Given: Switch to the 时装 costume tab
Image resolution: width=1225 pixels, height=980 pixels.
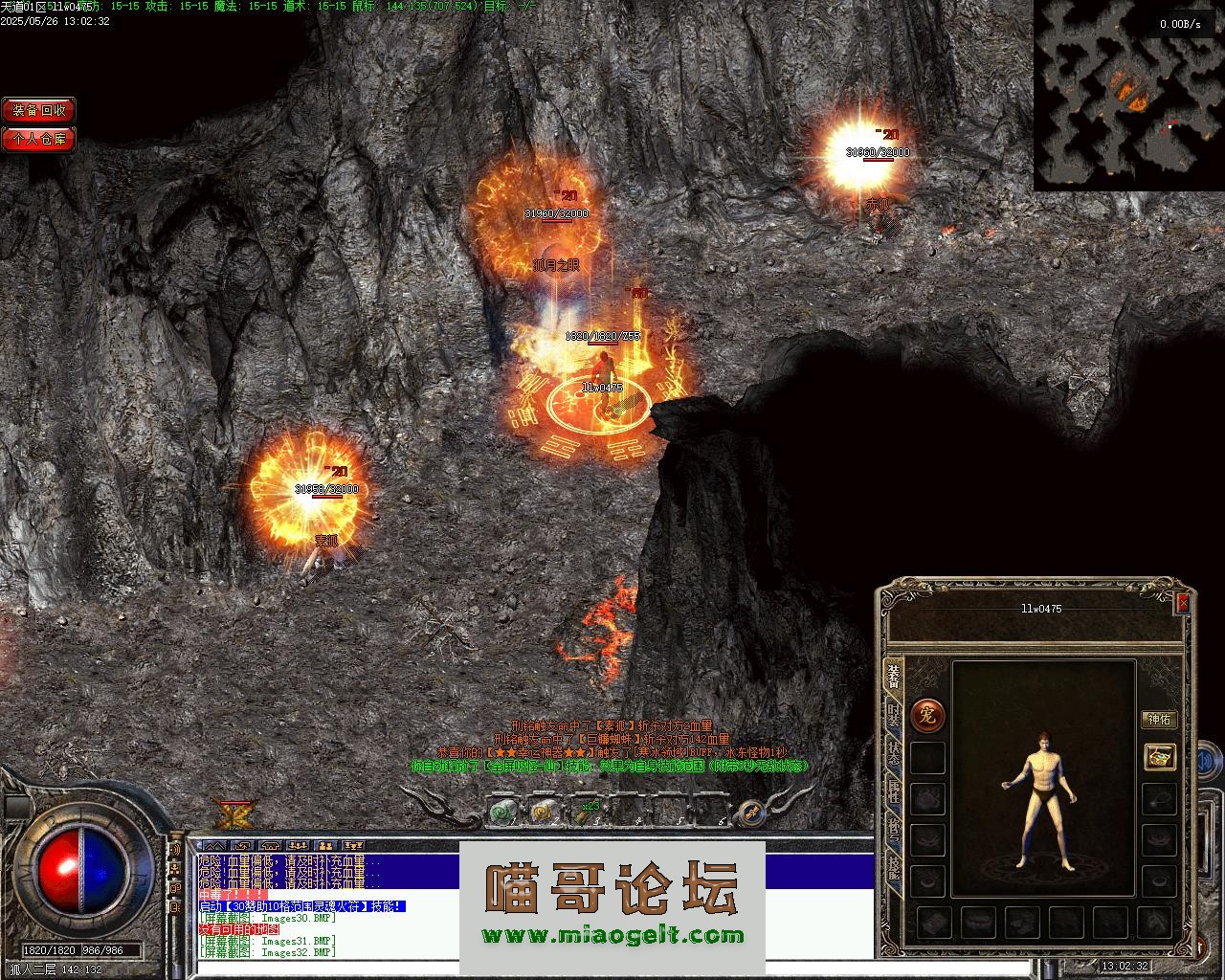Looking at the screenshot, I should [x=893, y=714].
